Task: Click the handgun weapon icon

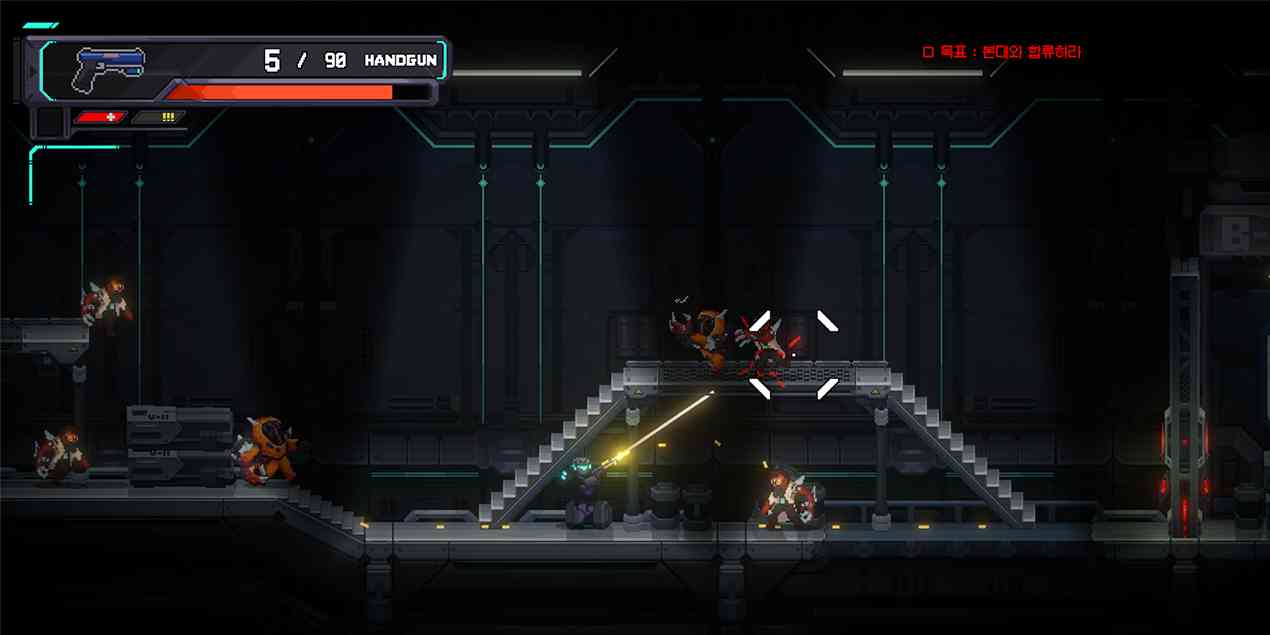Action: 110,64
